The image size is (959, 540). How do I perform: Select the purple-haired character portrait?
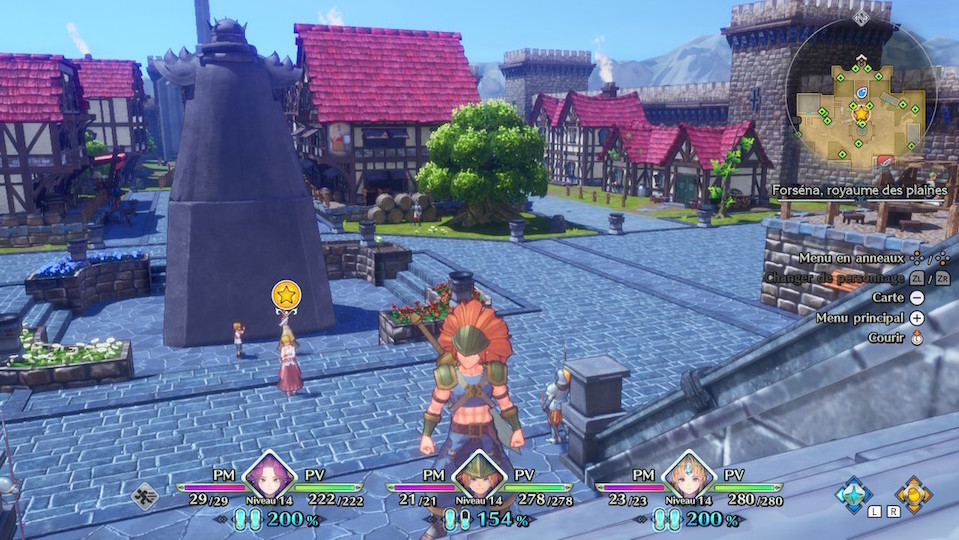pyautogui.click(x=268, y=474)
